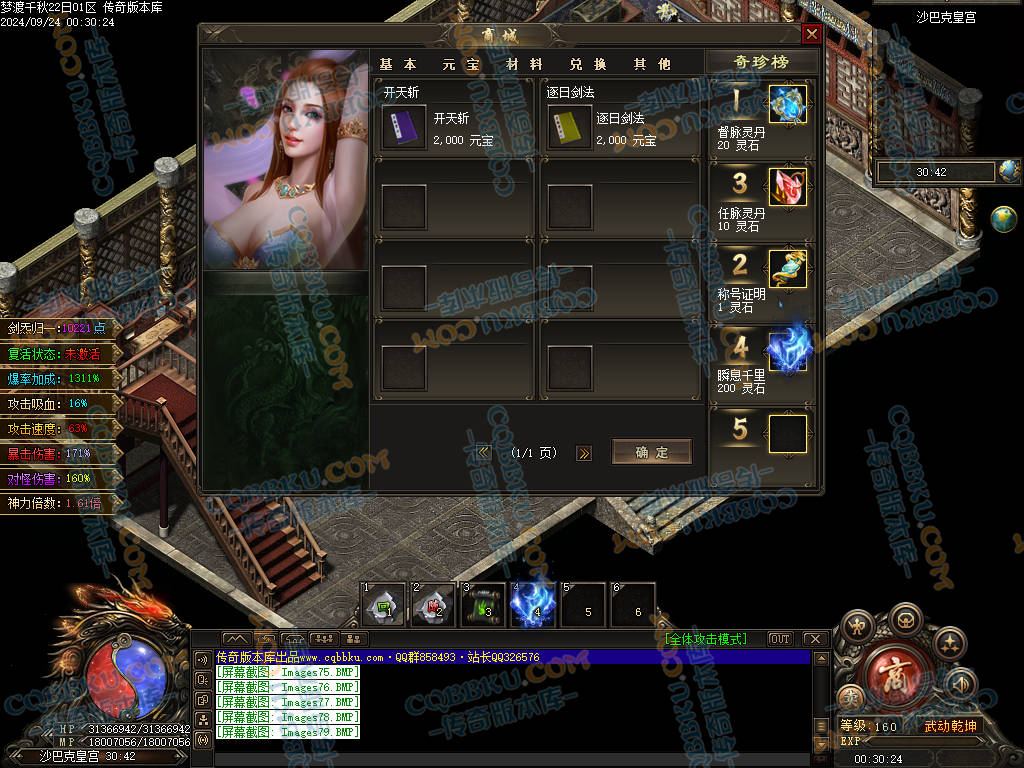Click the 确定 confirm button
Viewport: 1024px width, 768px height.
click(x=651, y=452)
